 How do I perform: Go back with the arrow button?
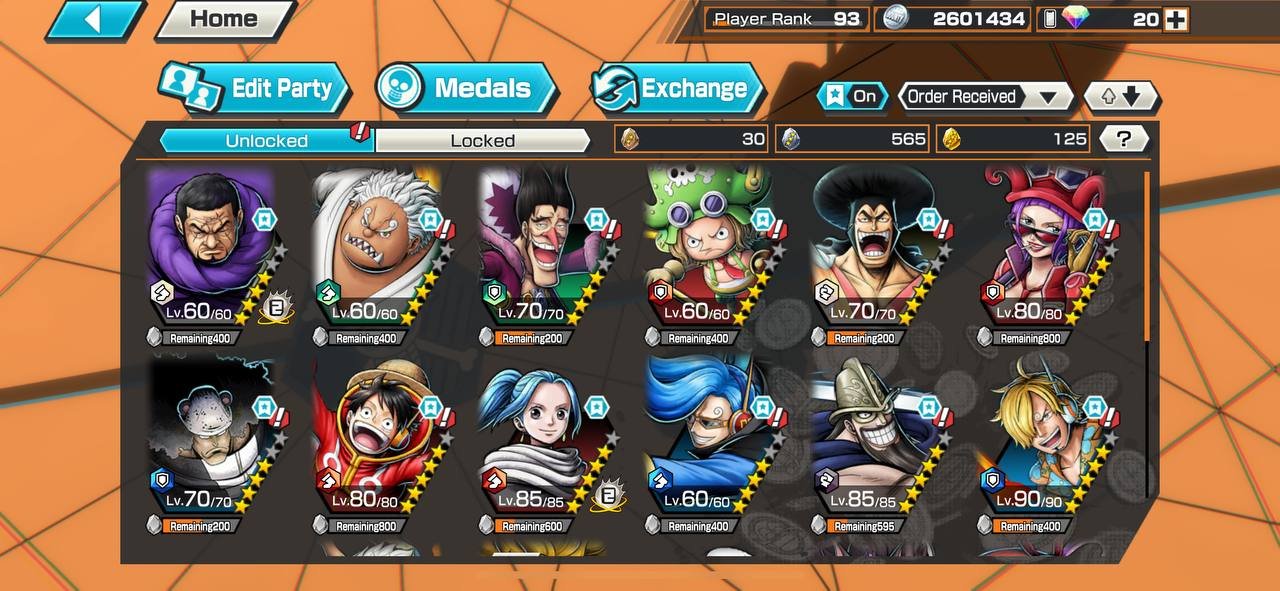(94, 19)
